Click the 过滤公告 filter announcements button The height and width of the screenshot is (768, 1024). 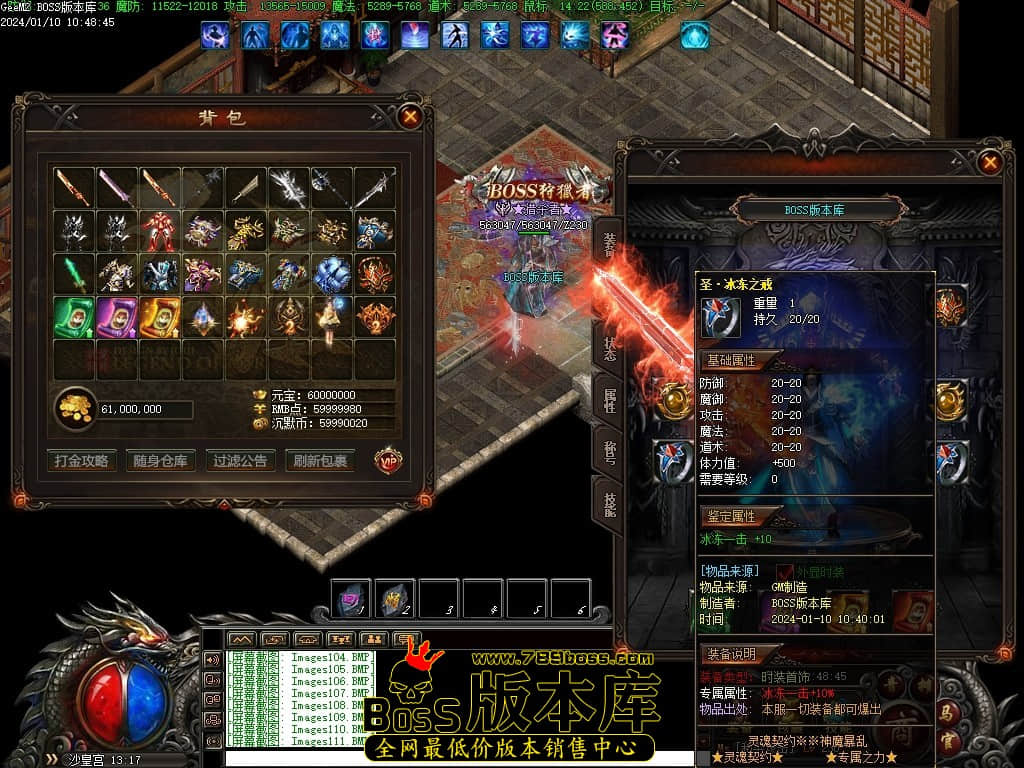point(240,461)
